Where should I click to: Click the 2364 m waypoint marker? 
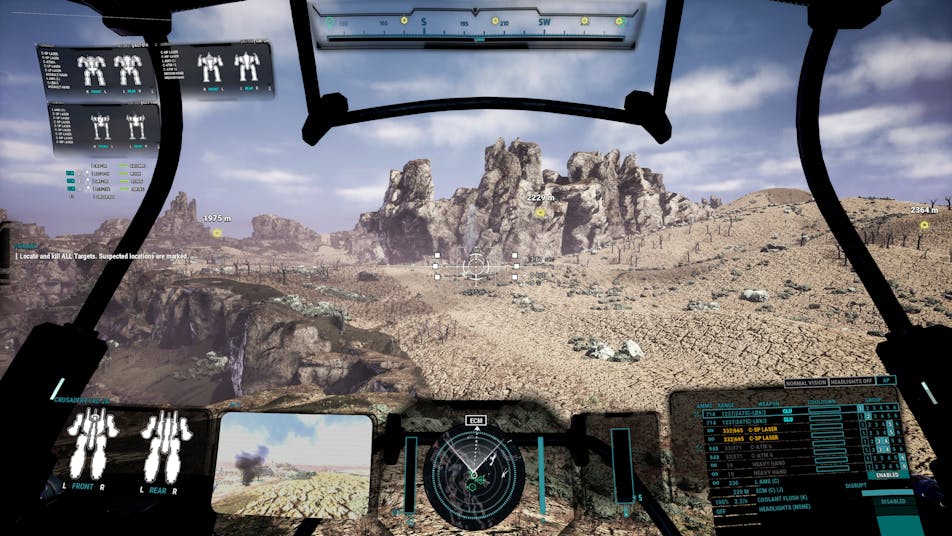(x=921, y=225)
